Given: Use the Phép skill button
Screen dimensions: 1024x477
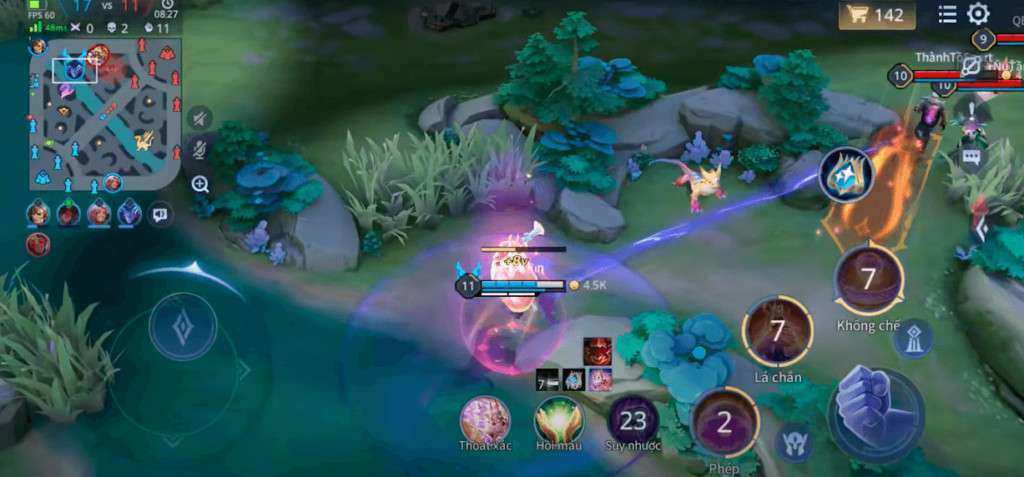Looking at the screenshot, I should point(724,422).
